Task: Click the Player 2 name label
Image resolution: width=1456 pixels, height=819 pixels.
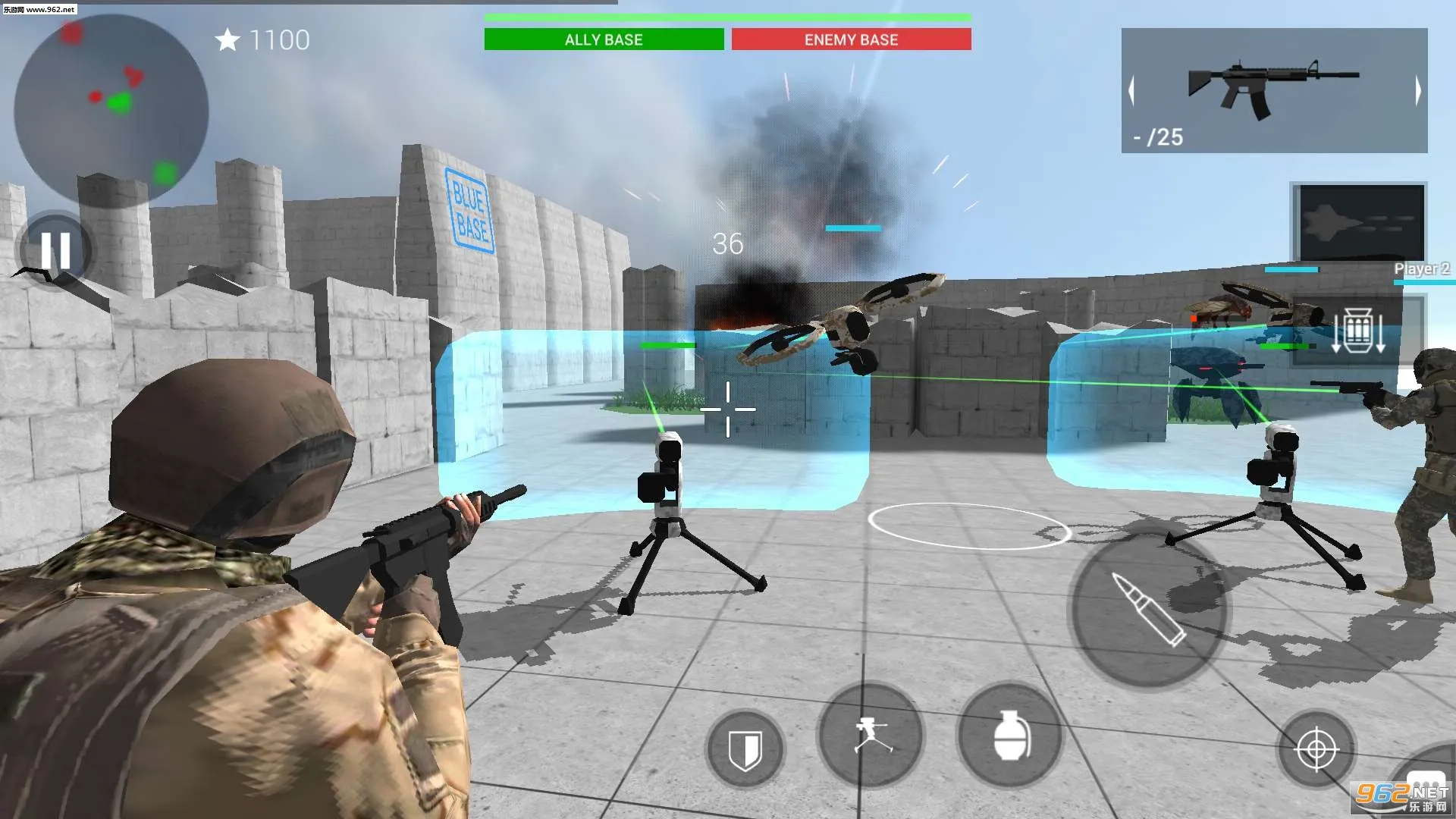Action: tap(1420, 268)
